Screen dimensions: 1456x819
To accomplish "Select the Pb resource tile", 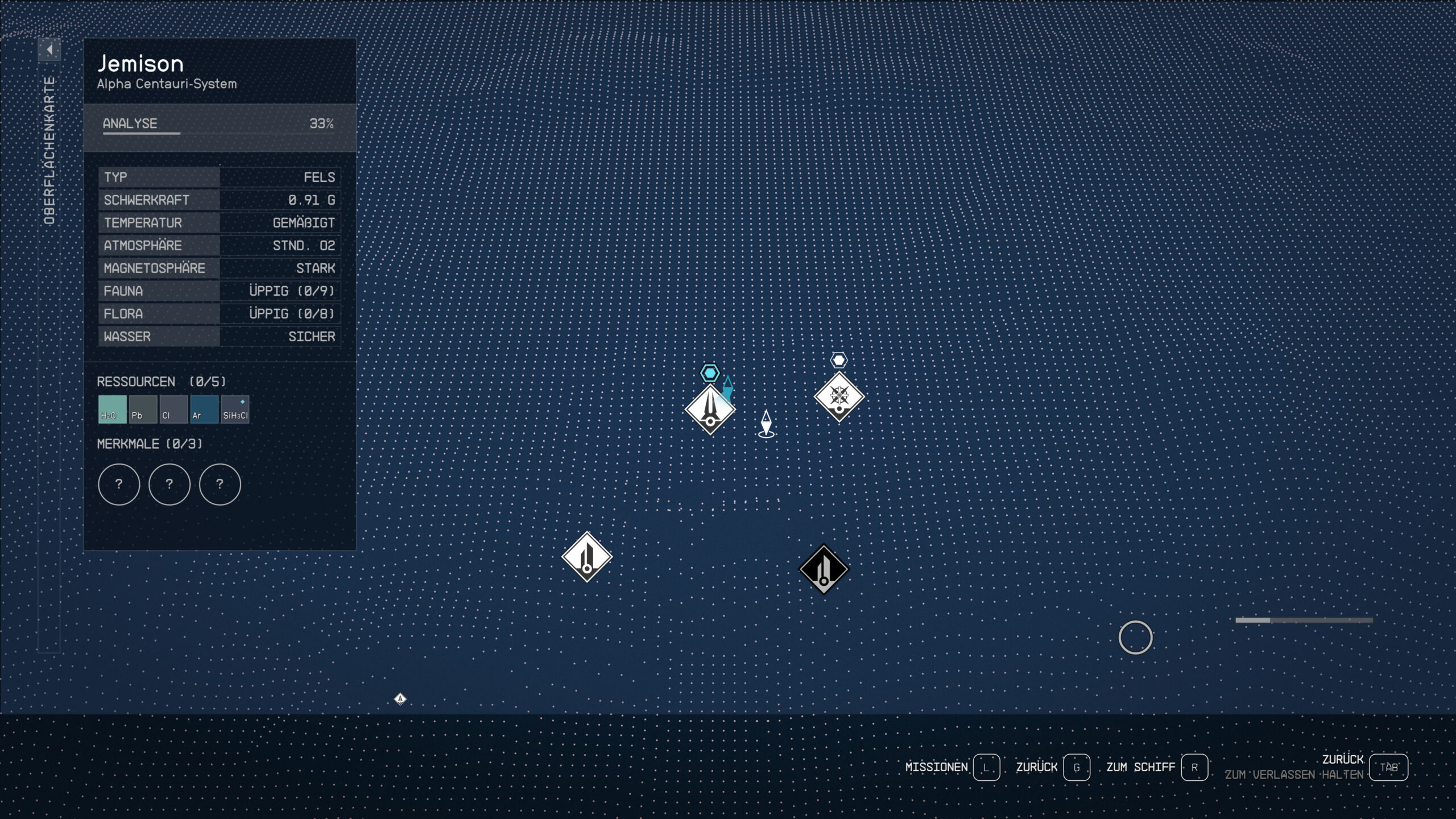I will click(143, 409).
